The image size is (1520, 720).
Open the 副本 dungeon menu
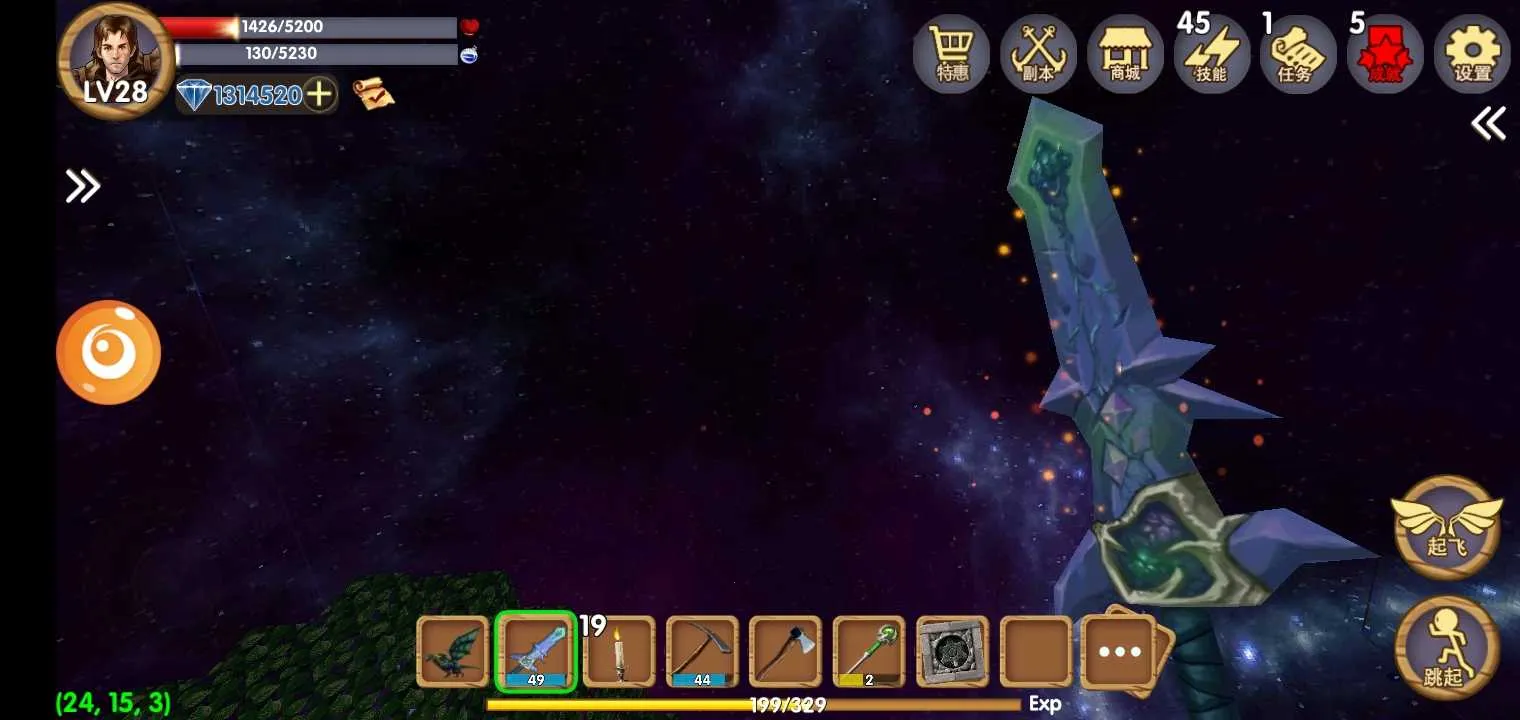tap(1038, 55)
